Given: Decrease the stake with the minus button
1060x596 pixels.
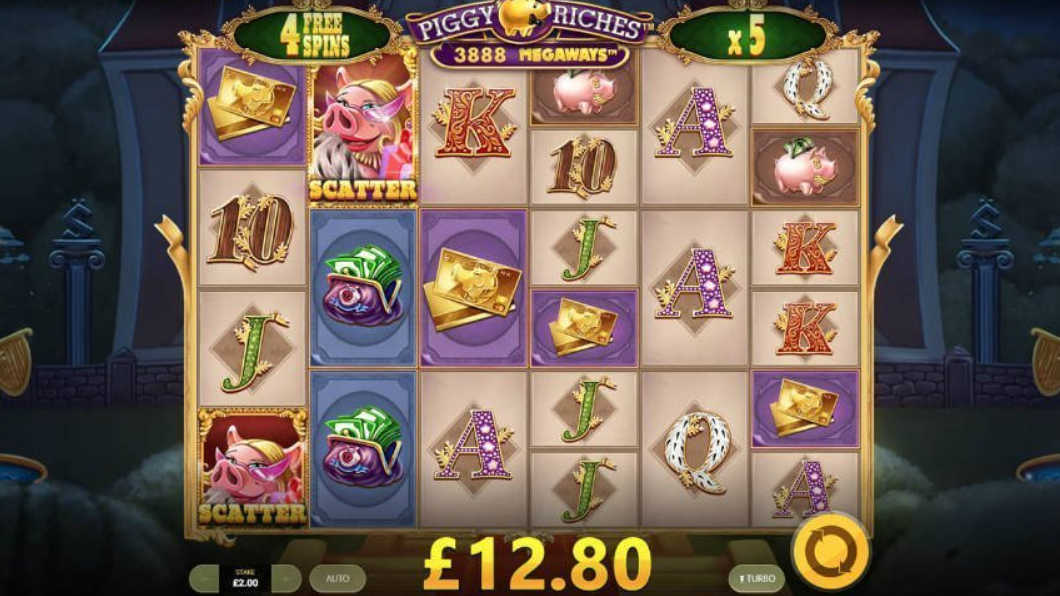Looking at the screenshot, I should [206, 578].
